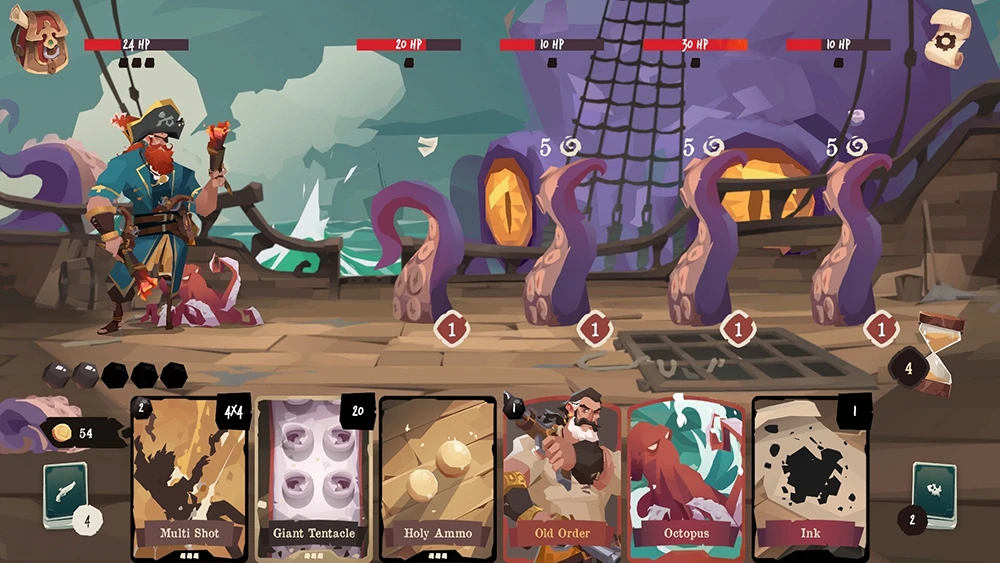Viewport: 1000px width, 563px height.
Task: View the discard pile deck
Action: click(x=934, y=492)
